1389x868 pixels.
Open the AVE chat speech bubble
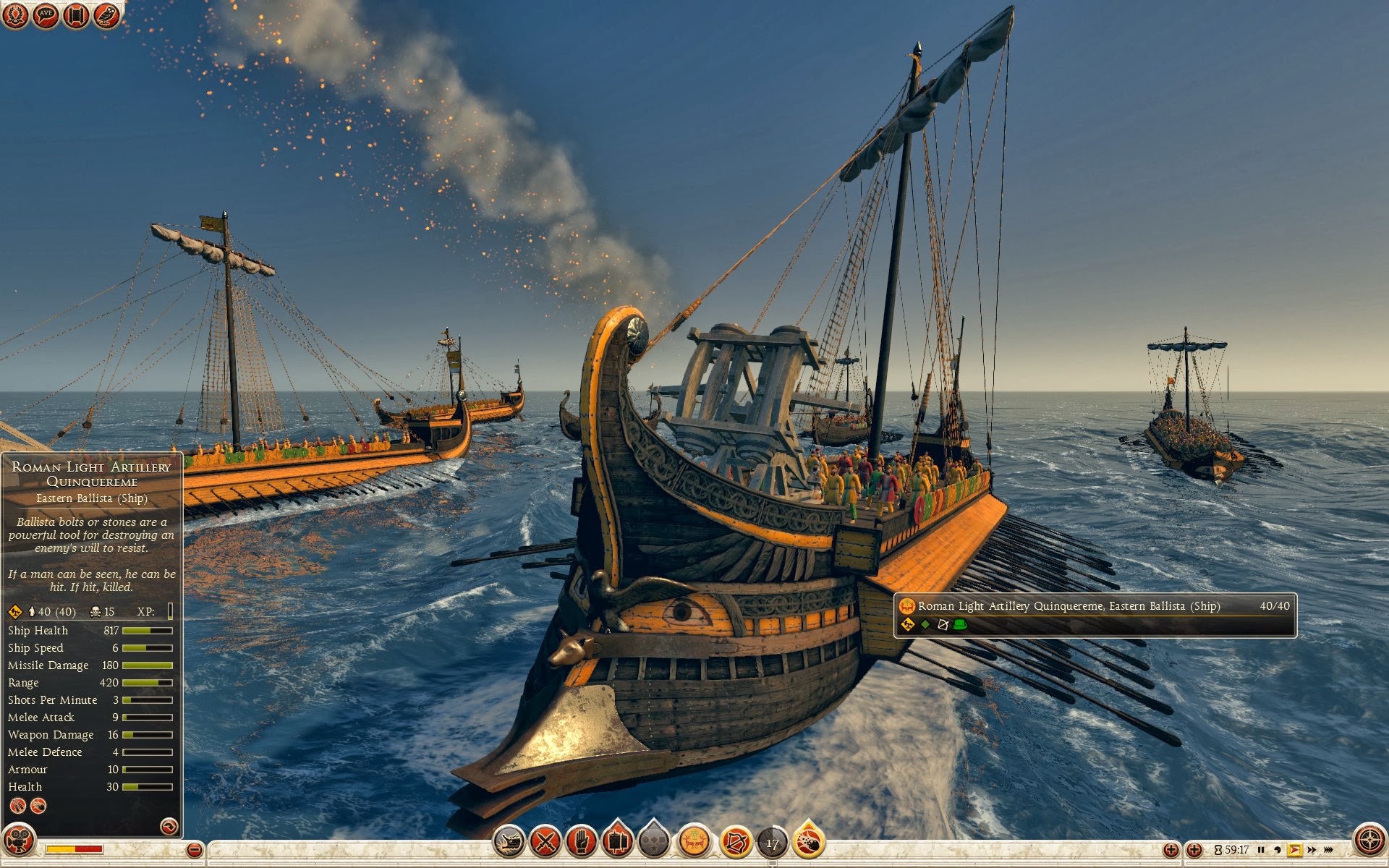tap(46, 14)
